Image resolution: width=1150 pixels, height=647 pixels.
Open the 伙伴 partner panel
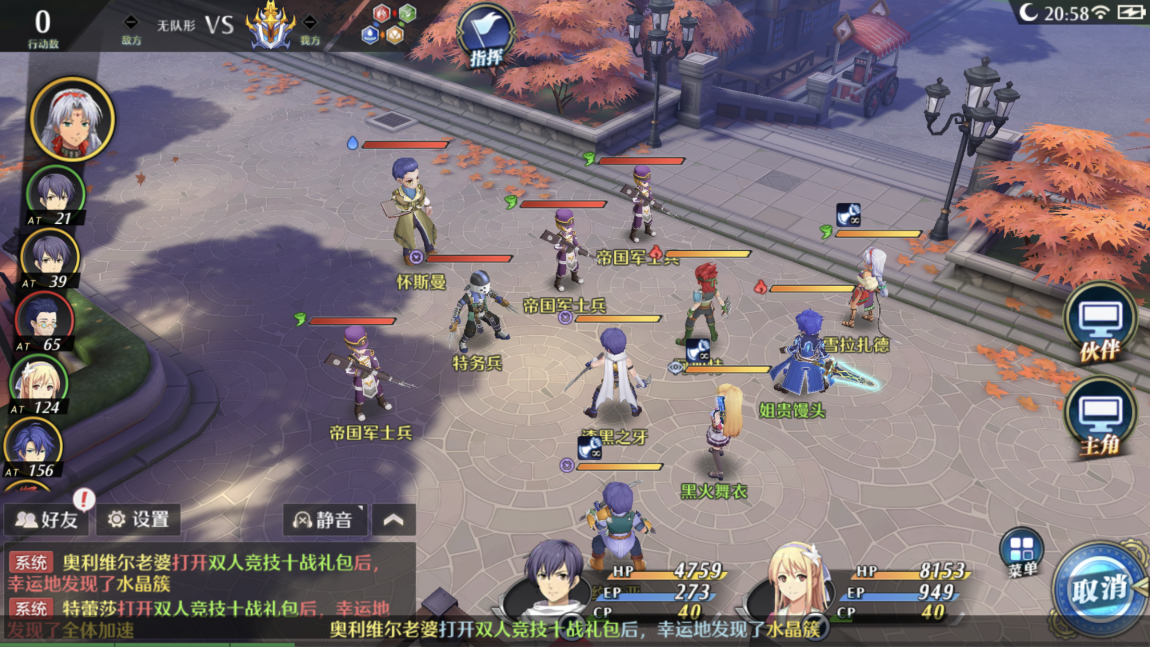tap(1100, 322)
